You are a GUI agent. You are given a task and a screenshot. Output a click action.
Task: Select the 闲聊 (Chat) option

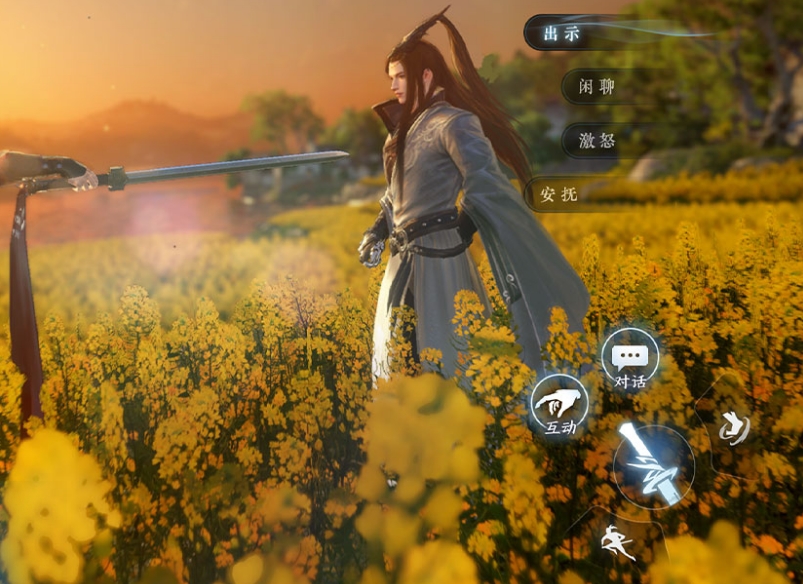tap(596, 86)
